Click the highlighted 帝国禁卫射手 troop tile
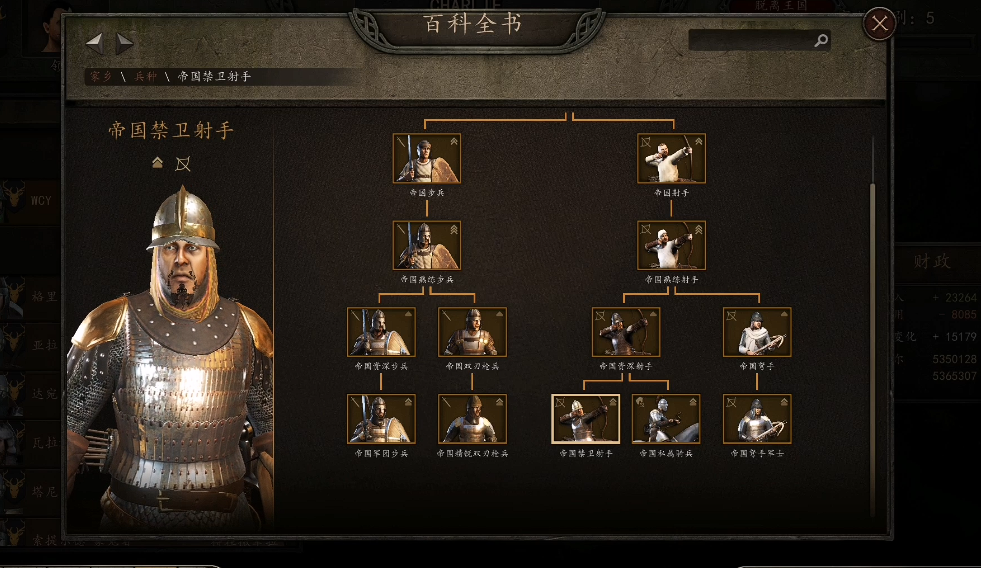This screenshot has height=568, width=981. tap(585, 419)
